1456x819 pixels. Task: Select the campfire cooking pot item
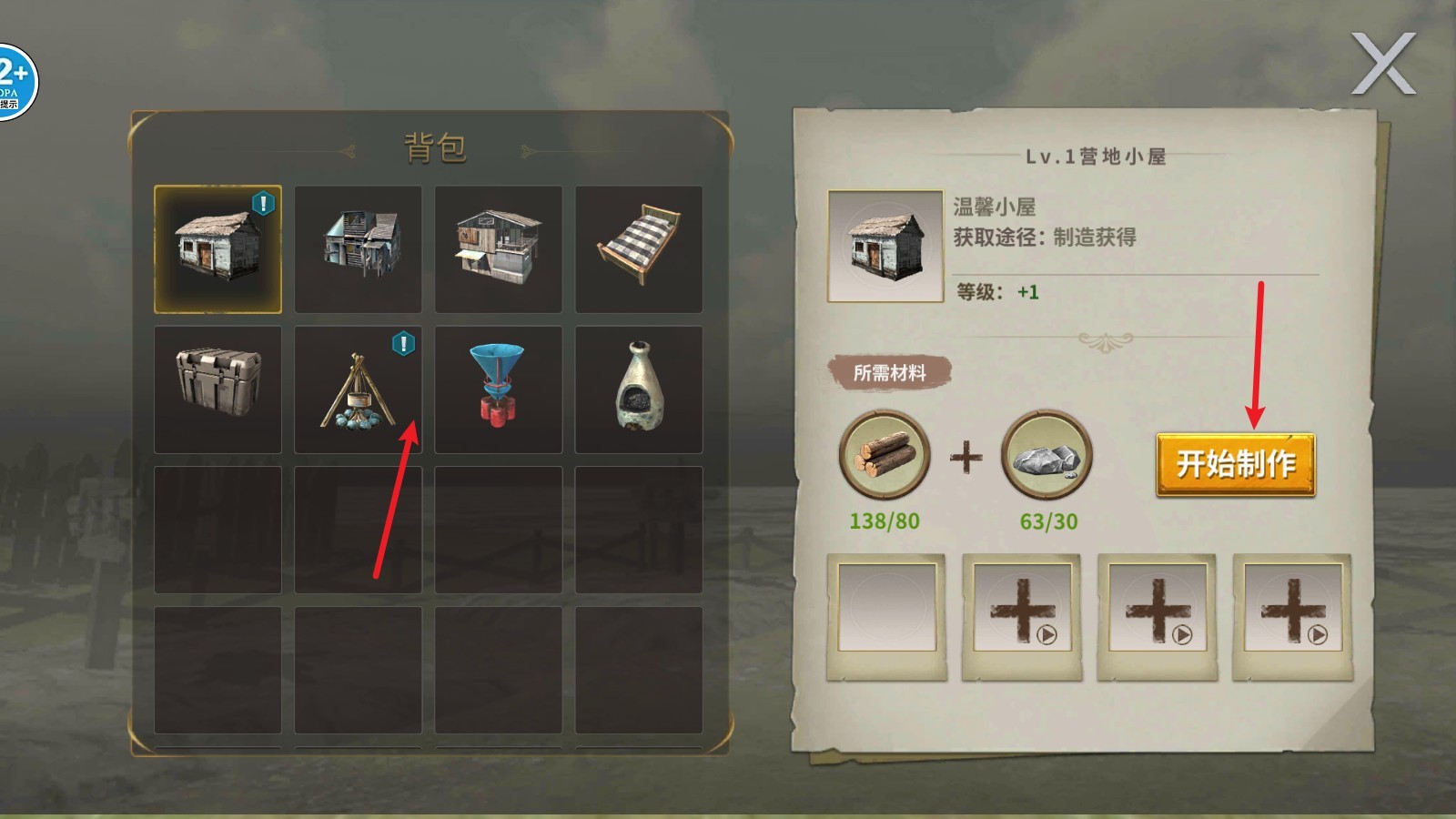[359, 389]
